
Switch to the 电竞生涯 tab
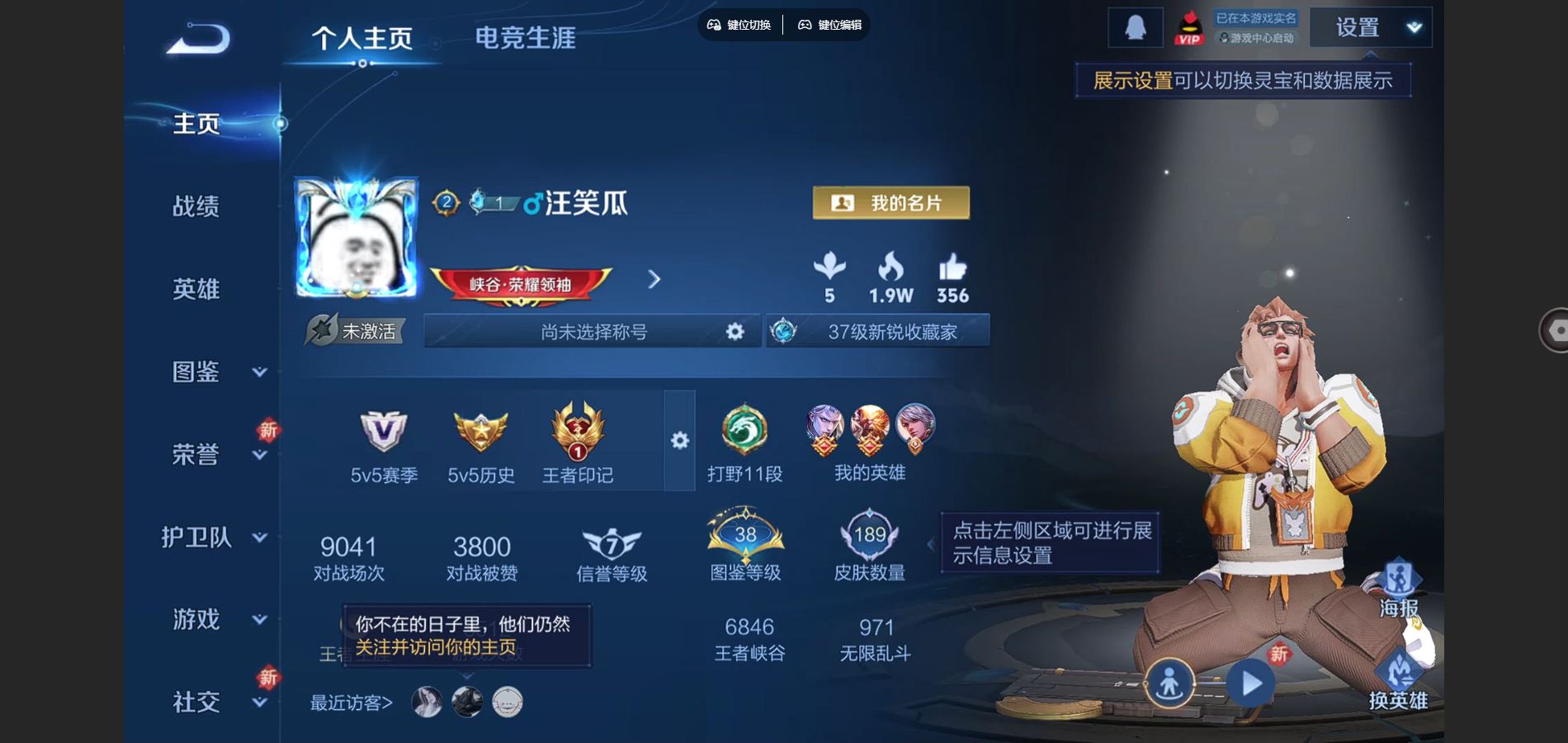point(527,37)
